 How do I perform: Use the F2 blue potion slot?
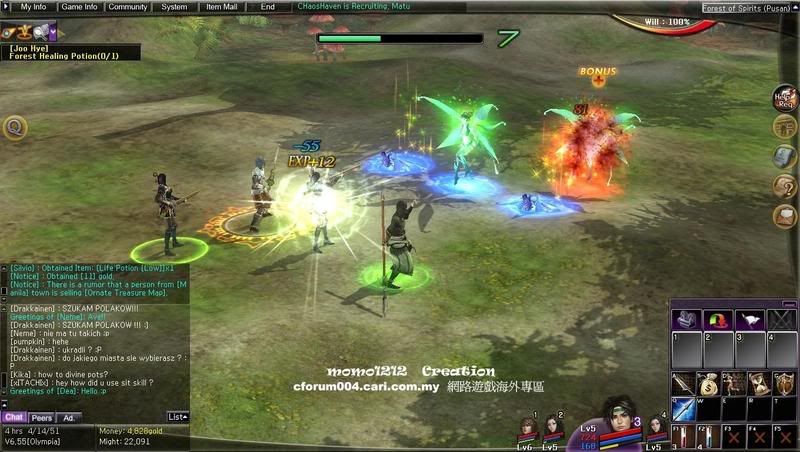click(708, 437)
